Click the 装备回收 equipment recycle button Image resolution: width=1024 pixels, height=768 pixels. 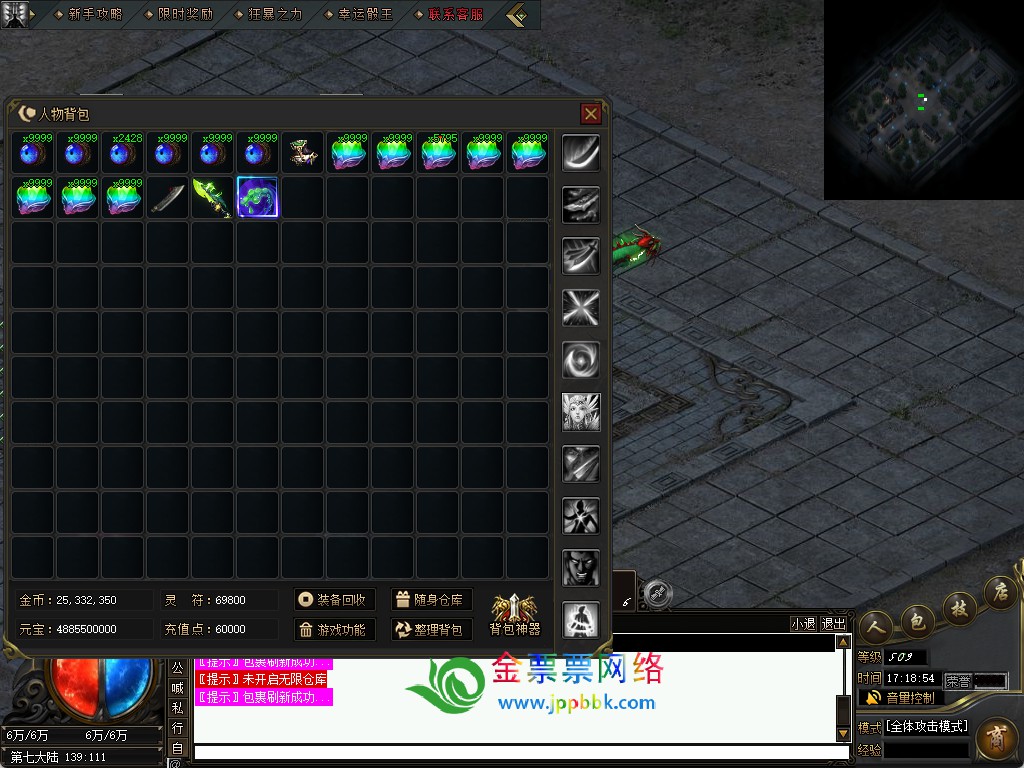coord(335,600)
